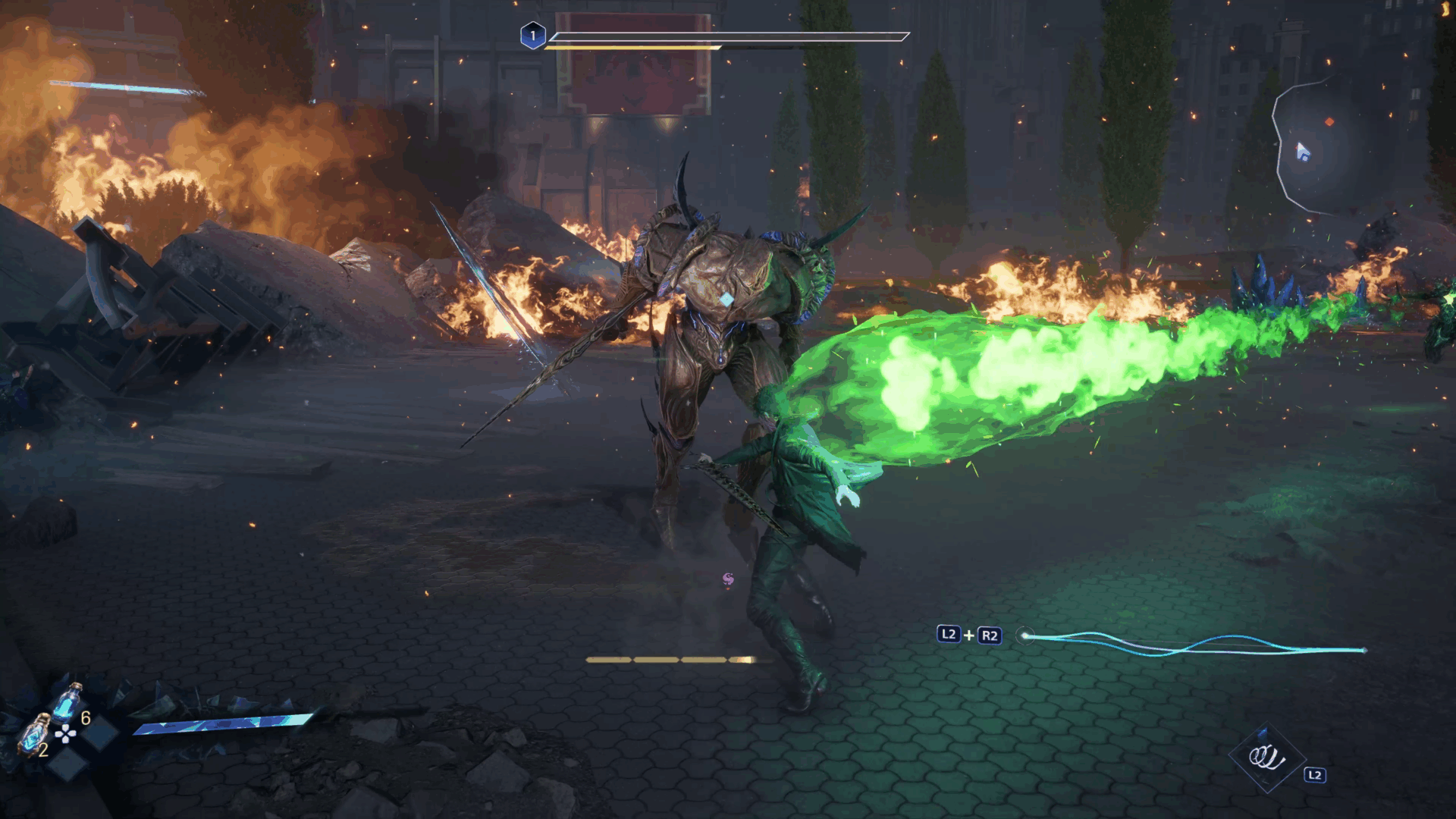Select the blue potion bottle with count 6
This screenshot has width=1456, height=819.
[68, 704]
